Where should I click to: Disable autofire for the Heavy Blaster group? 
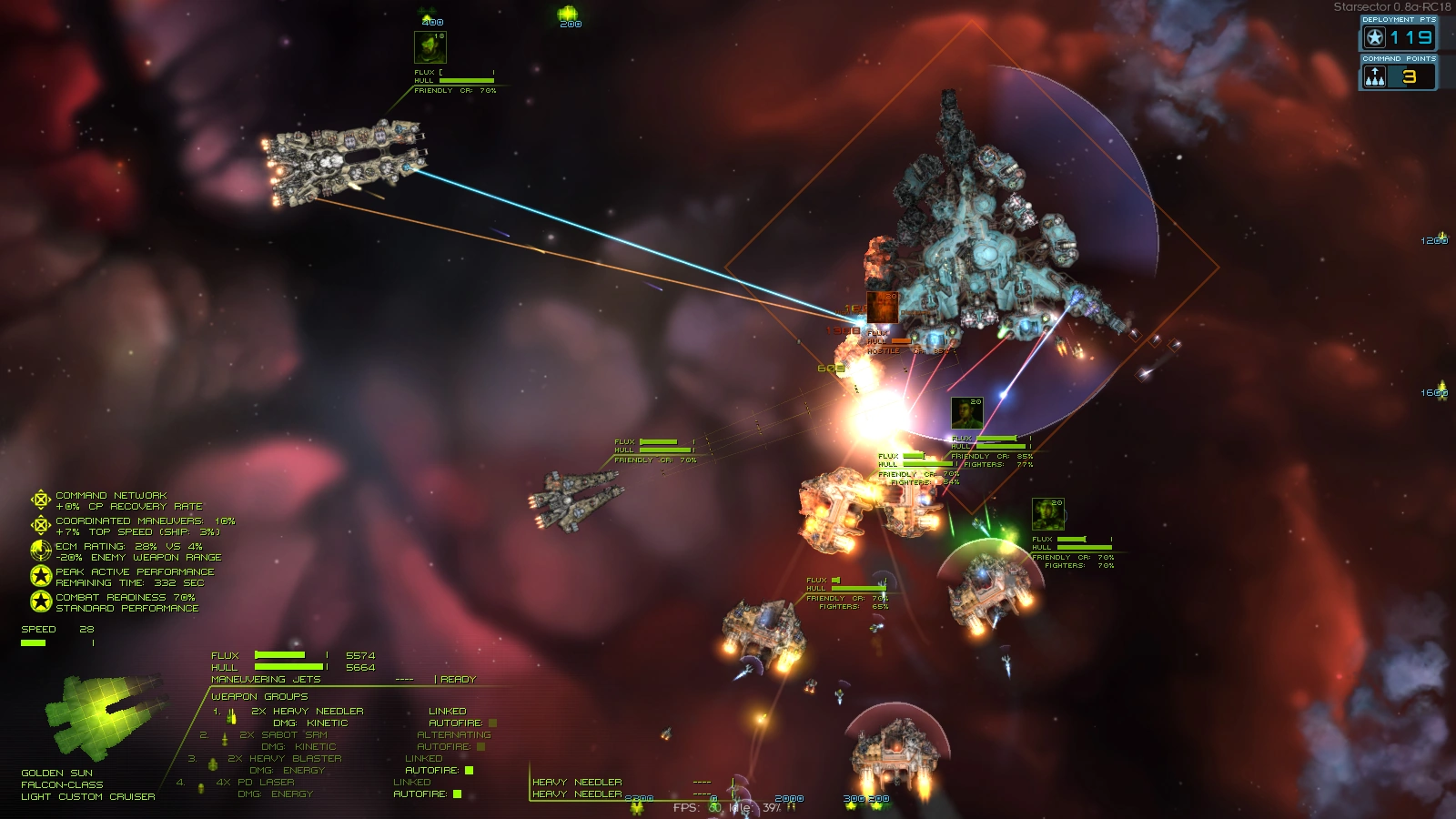tap(467, 769)
